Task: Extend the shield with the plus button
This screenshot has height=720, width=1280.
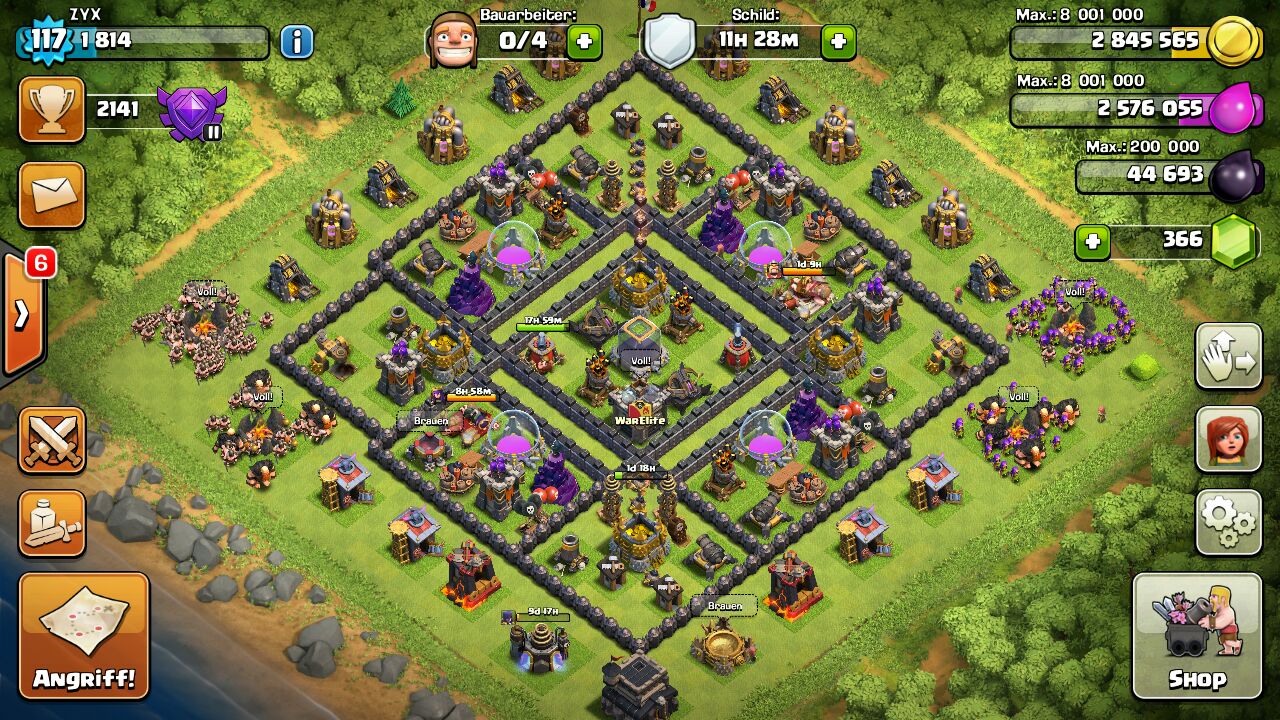Action: click(838, 42)
